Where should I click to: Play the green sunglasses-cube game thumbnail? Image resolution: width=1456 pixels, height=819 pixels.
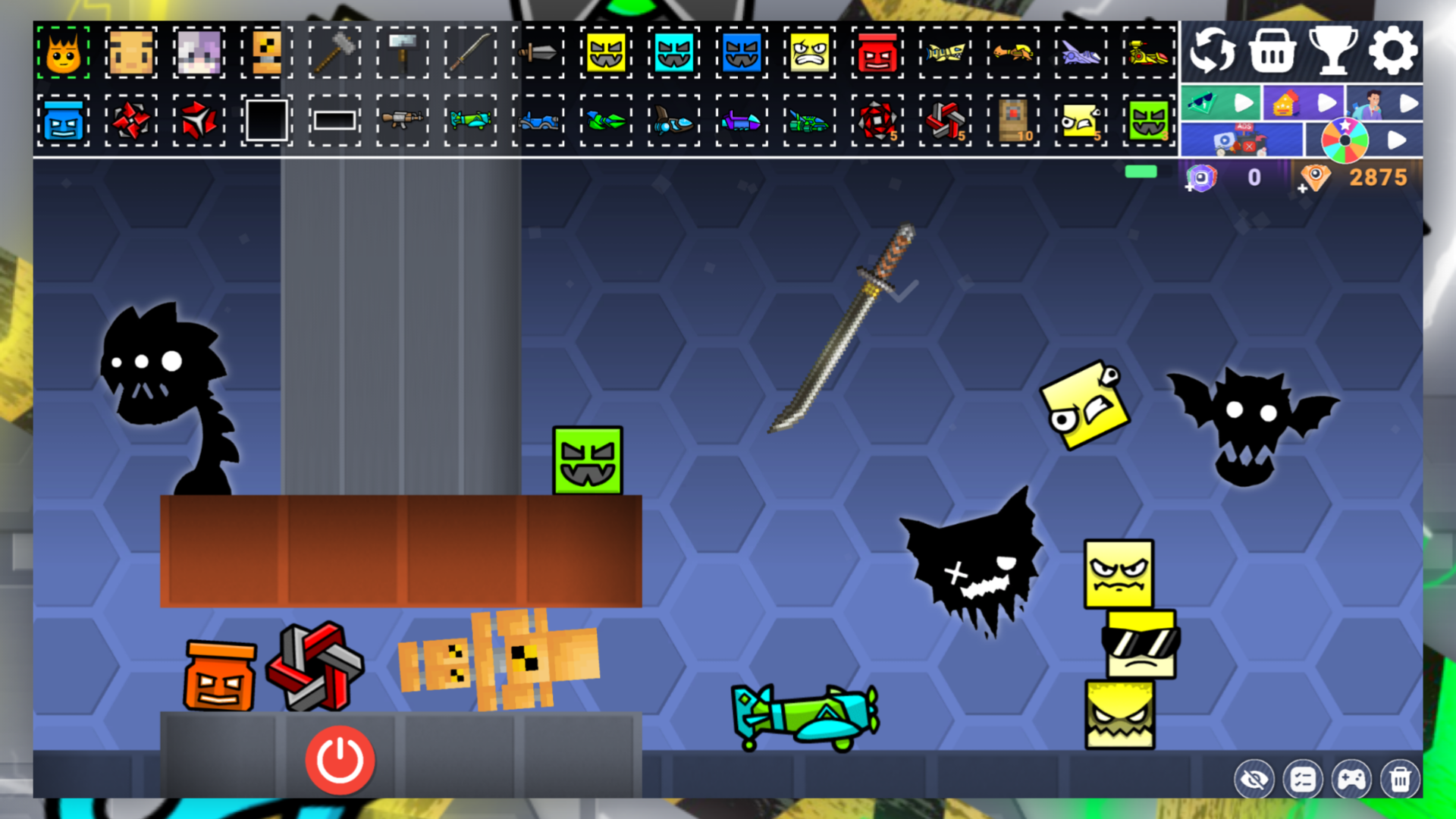[x=1221, y=101]
